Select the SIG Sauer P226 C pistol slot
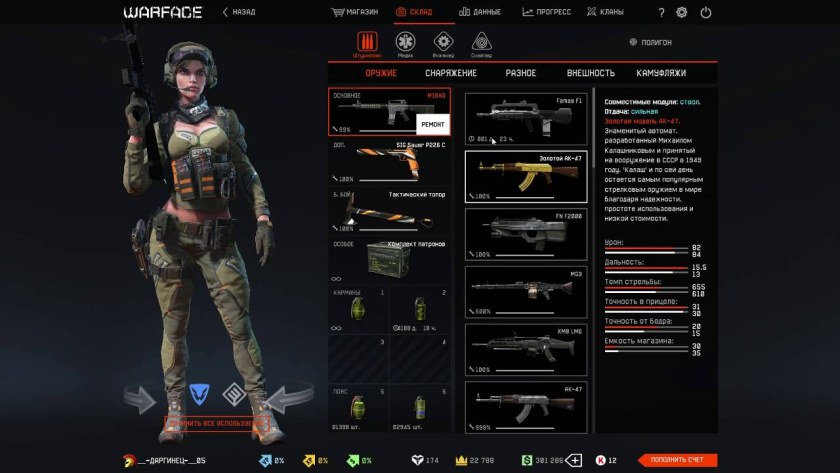Image resolution: width=840 pixels, height=473 pixels. (x=389, y=162)
